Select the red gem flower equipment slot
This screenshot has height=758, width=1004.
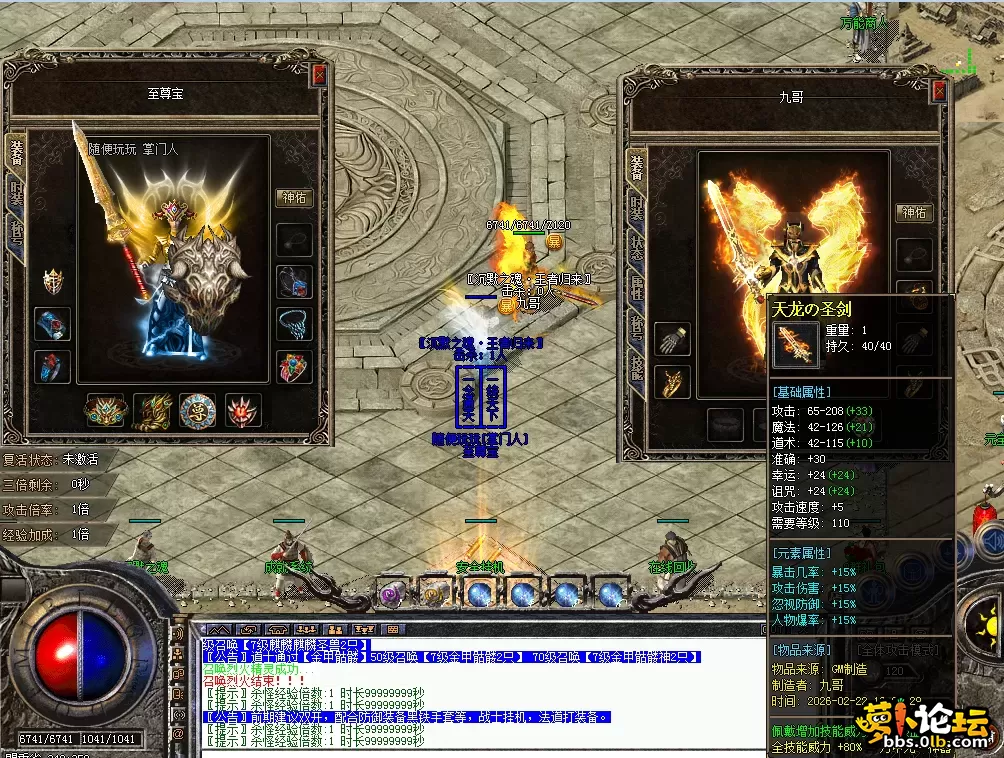242,410
